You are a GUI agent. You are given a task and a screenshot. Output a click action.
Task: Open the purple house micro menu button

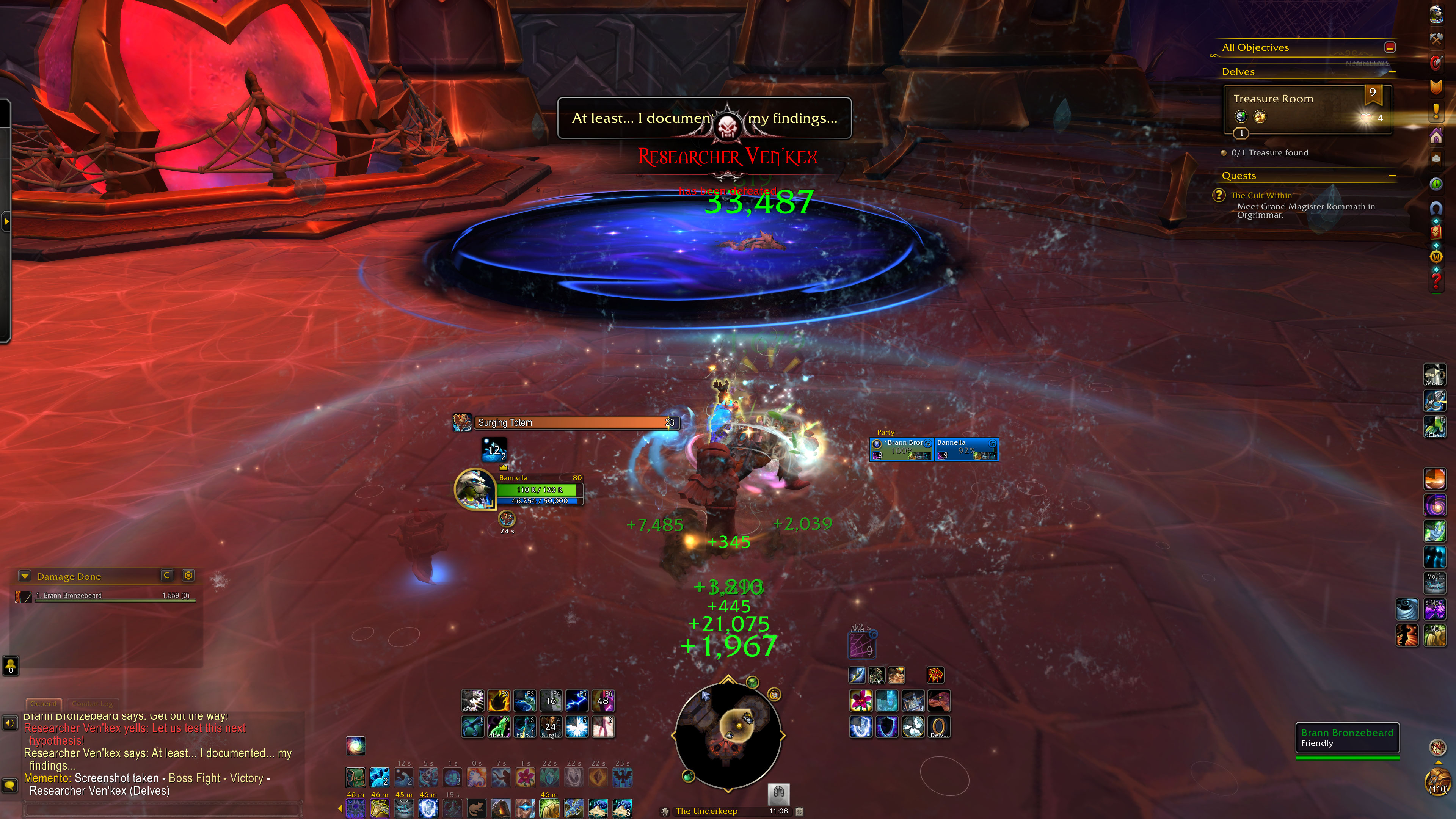tap(1436, 136)
